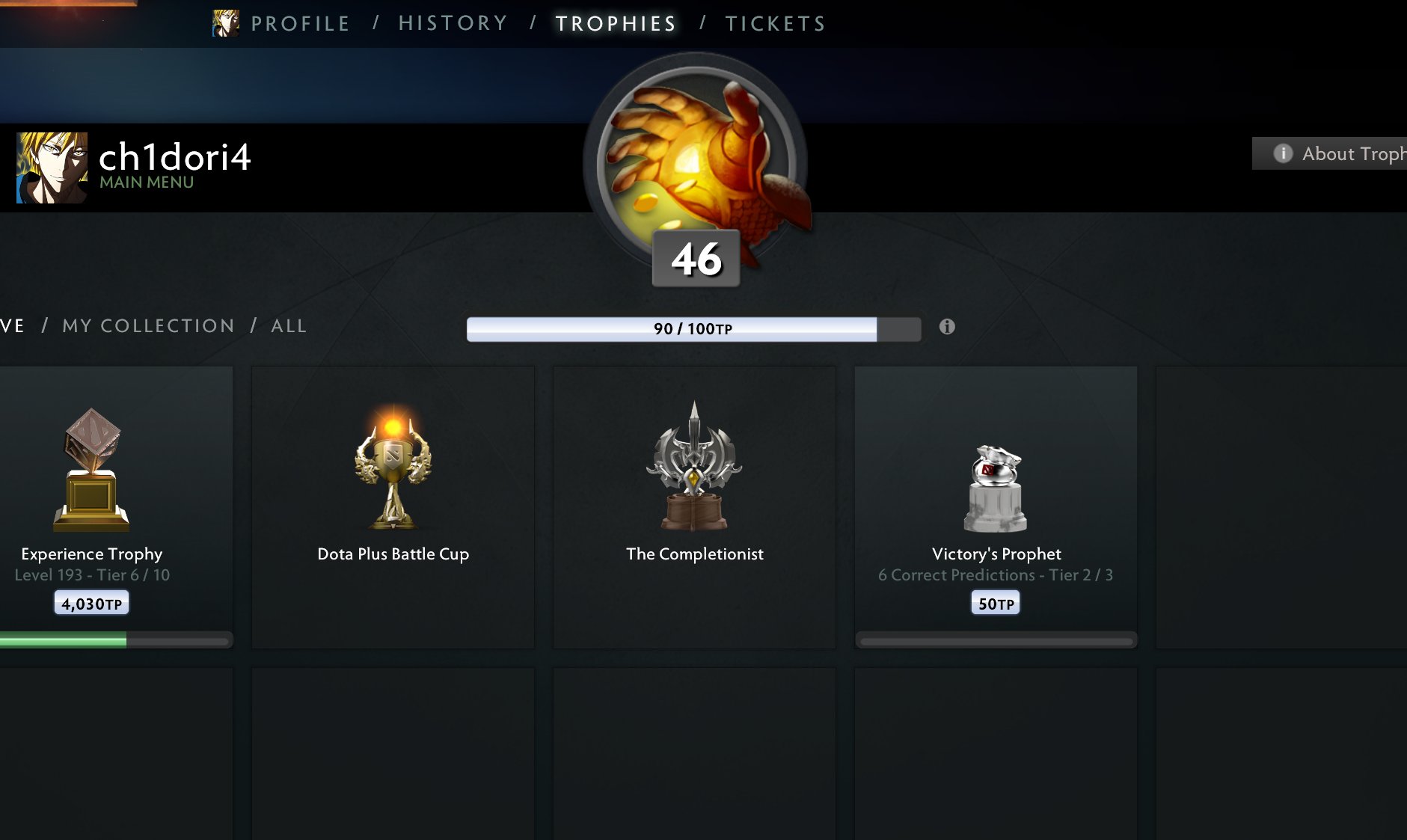The image size is (1407, 840).
Task: Click the trophy level 46 badge
Action: point(696,260)
